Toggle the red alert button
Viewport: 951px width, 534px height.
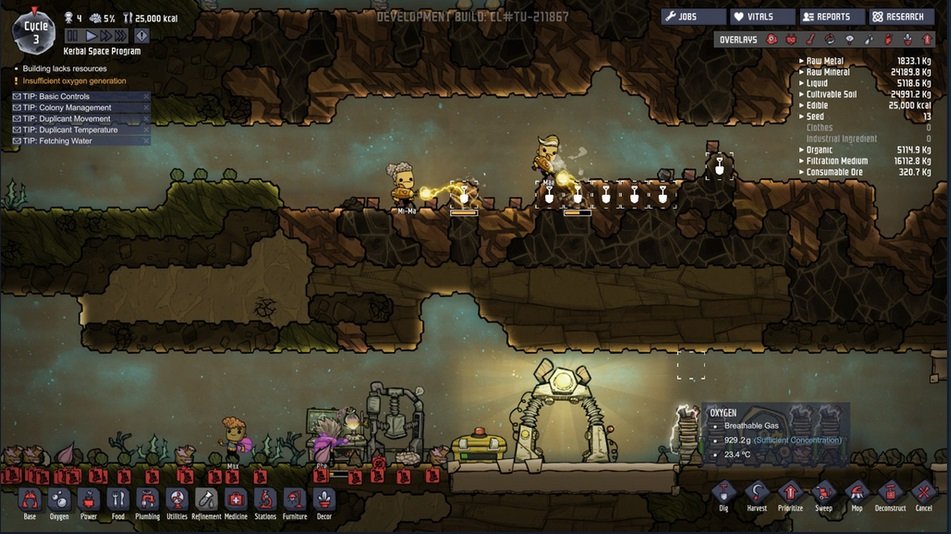[141, 36]
